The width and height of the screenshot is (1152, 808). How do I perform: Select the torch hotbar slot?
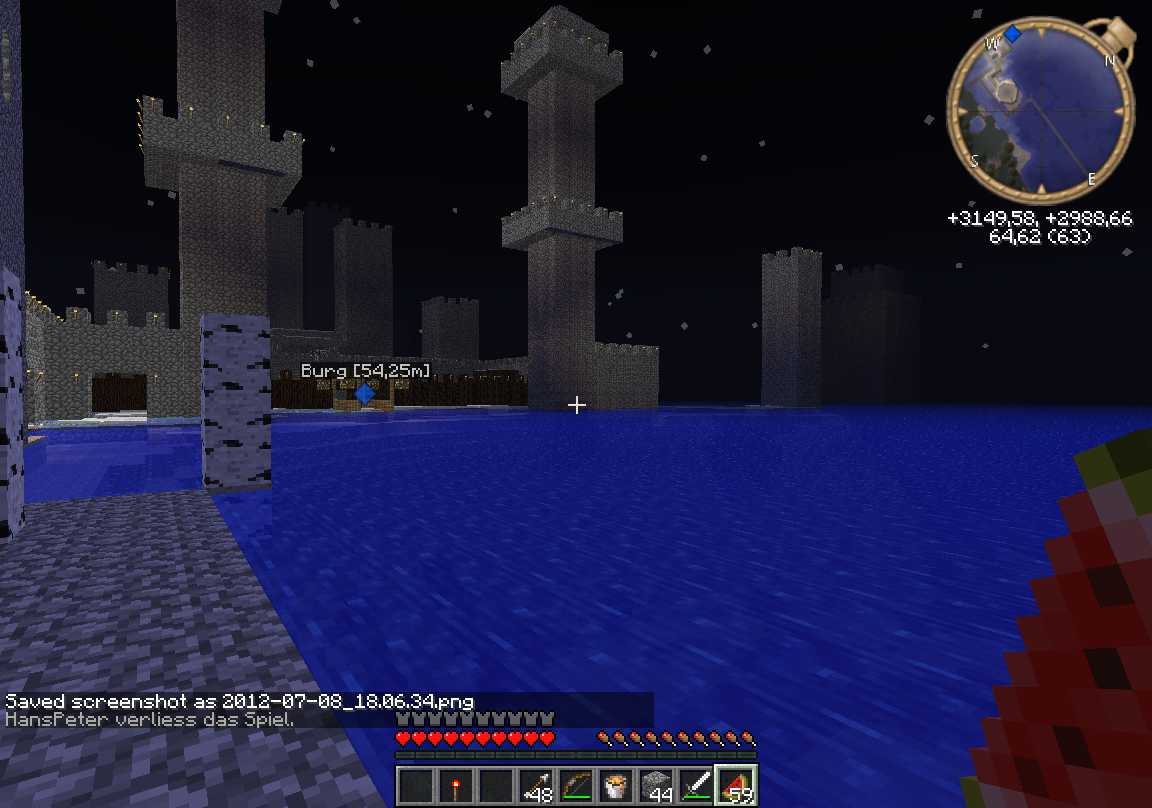point(456,785)
